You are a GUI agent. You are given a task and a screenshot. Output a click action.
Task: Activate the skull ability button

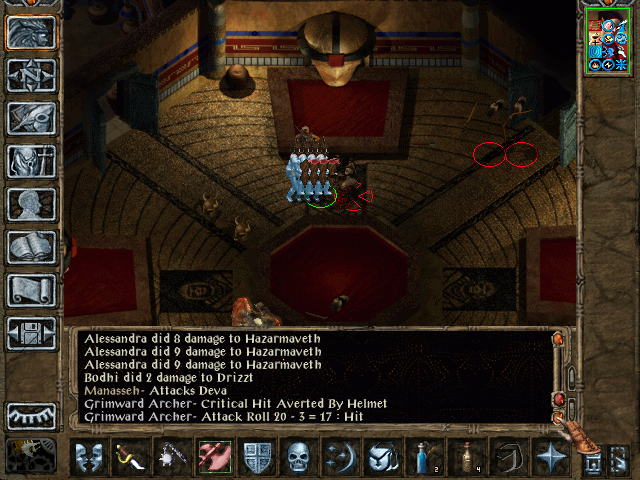tap(299, 457)
